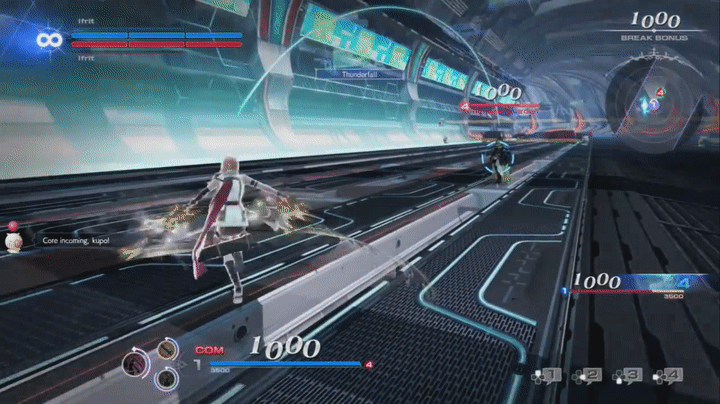Choose quick chat bubble number 3

tap(626, 376)
